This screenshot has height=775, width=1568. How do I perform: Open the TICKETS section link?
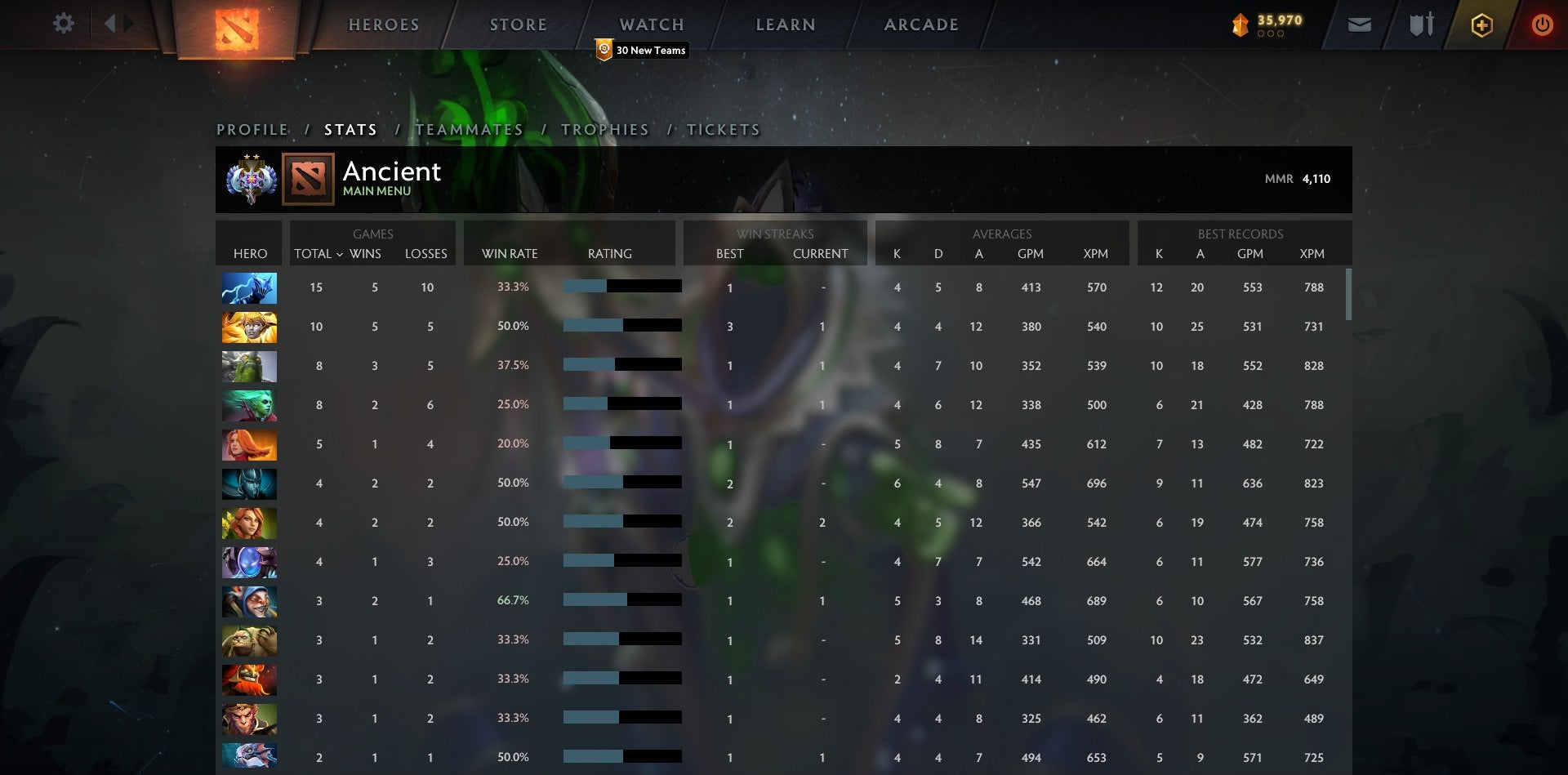(722, 129)
